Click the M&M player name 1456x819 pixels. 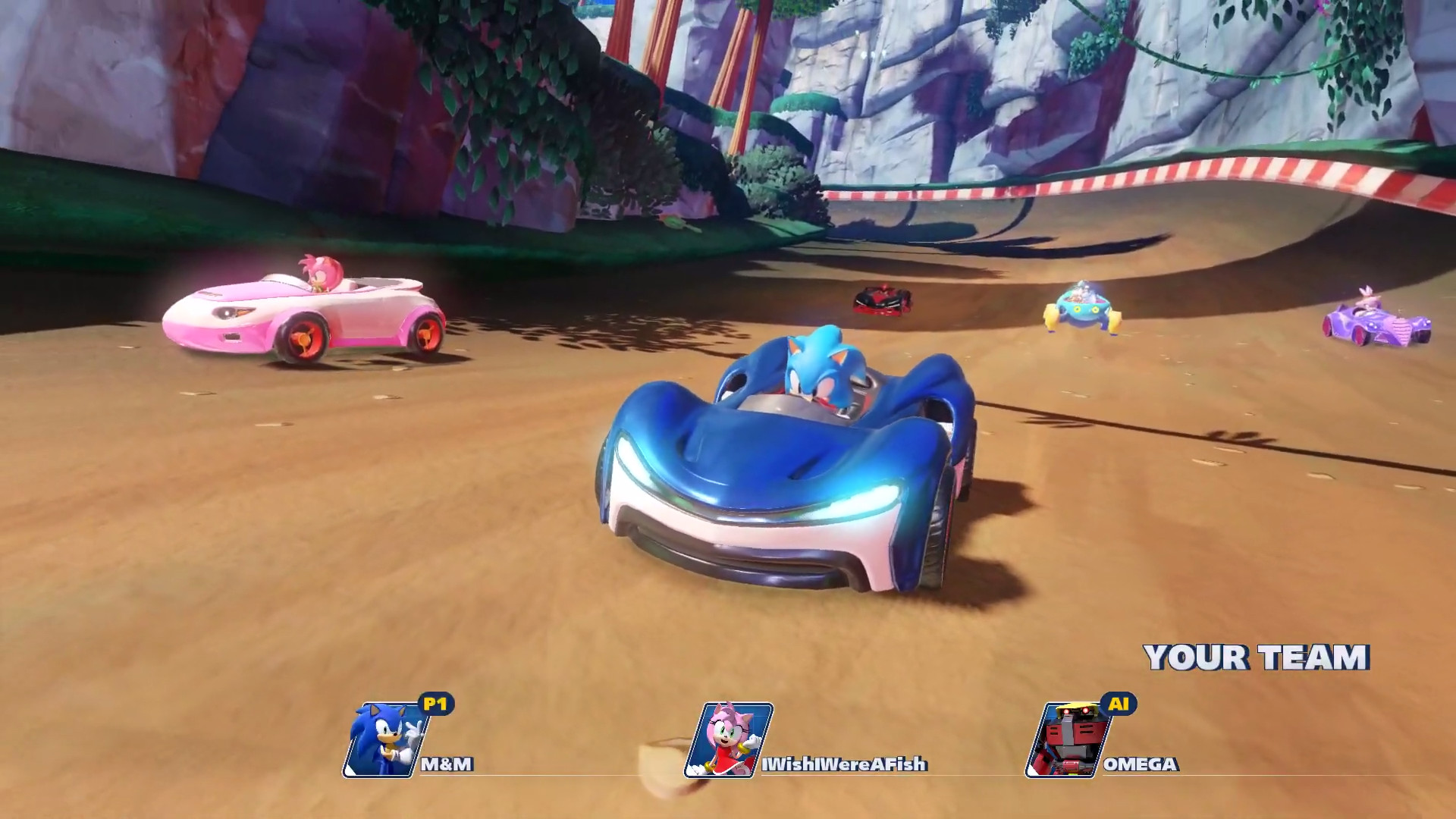click(446, 765)
